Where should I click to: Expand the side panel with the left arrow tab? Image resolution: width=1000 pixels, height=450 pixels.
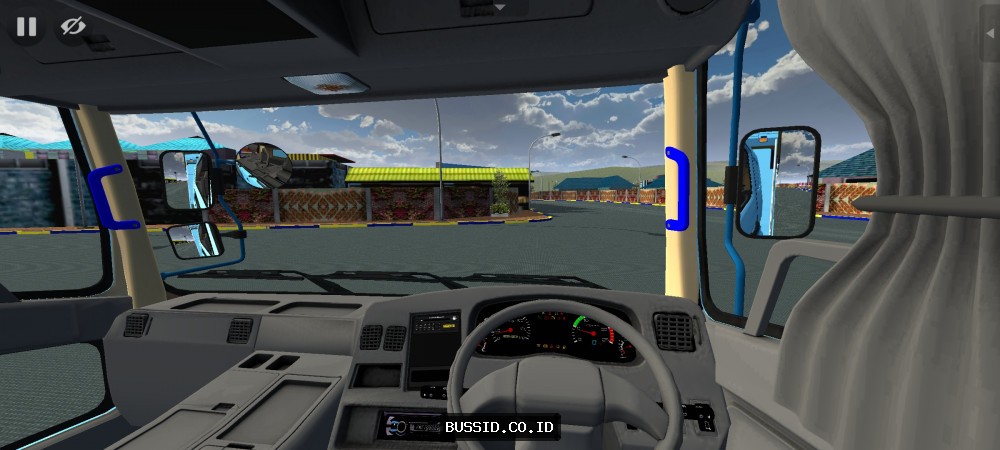pos(990,31)
